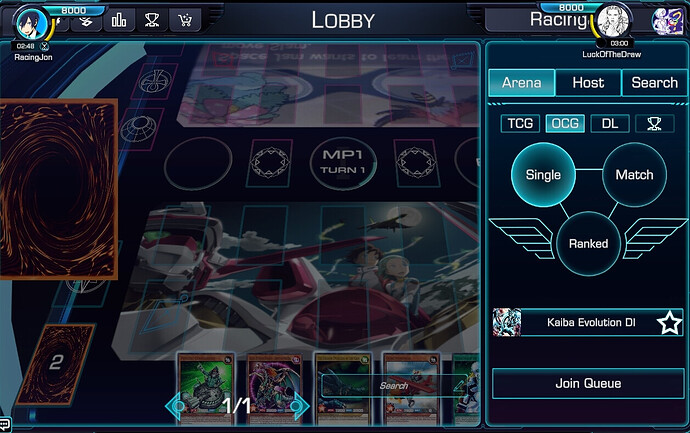Open the bar chart statistics icon
The height and width of the screenshot is (433, 690).
click(120, 19)
